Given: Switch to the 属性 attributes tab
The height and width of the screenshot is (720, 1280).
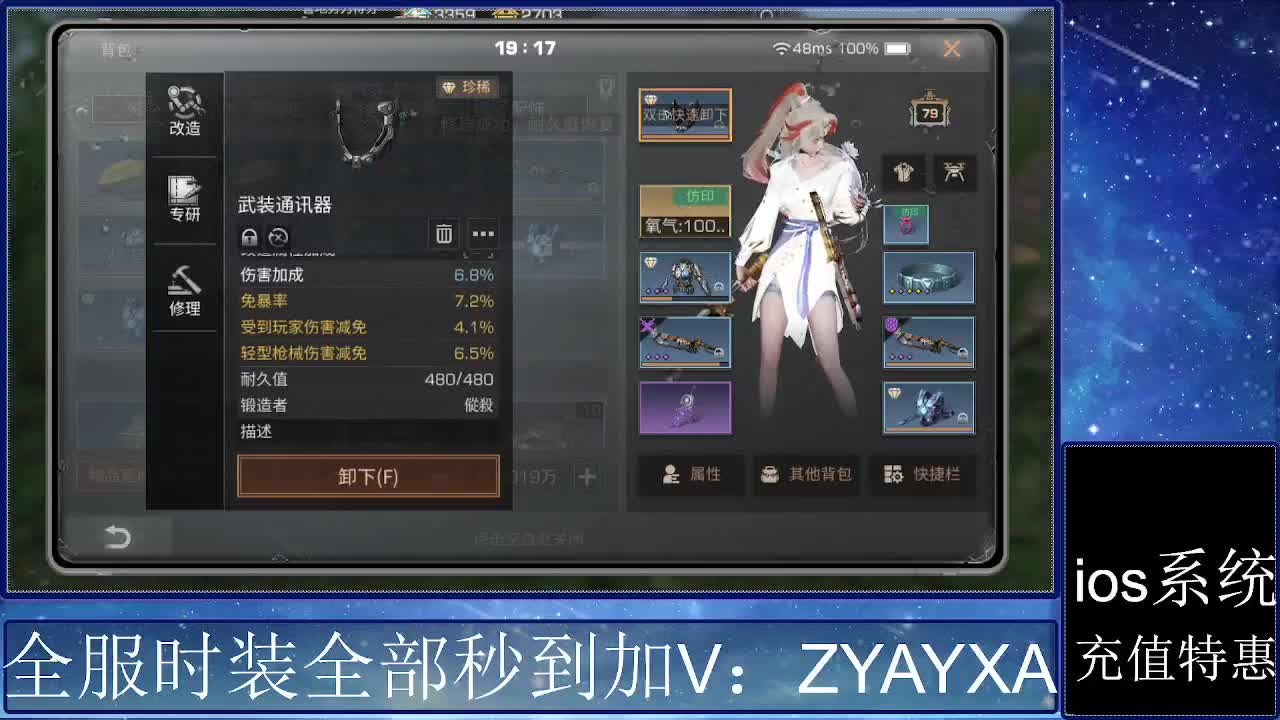Looking at the screenshot, I should [x=690, y=475].
